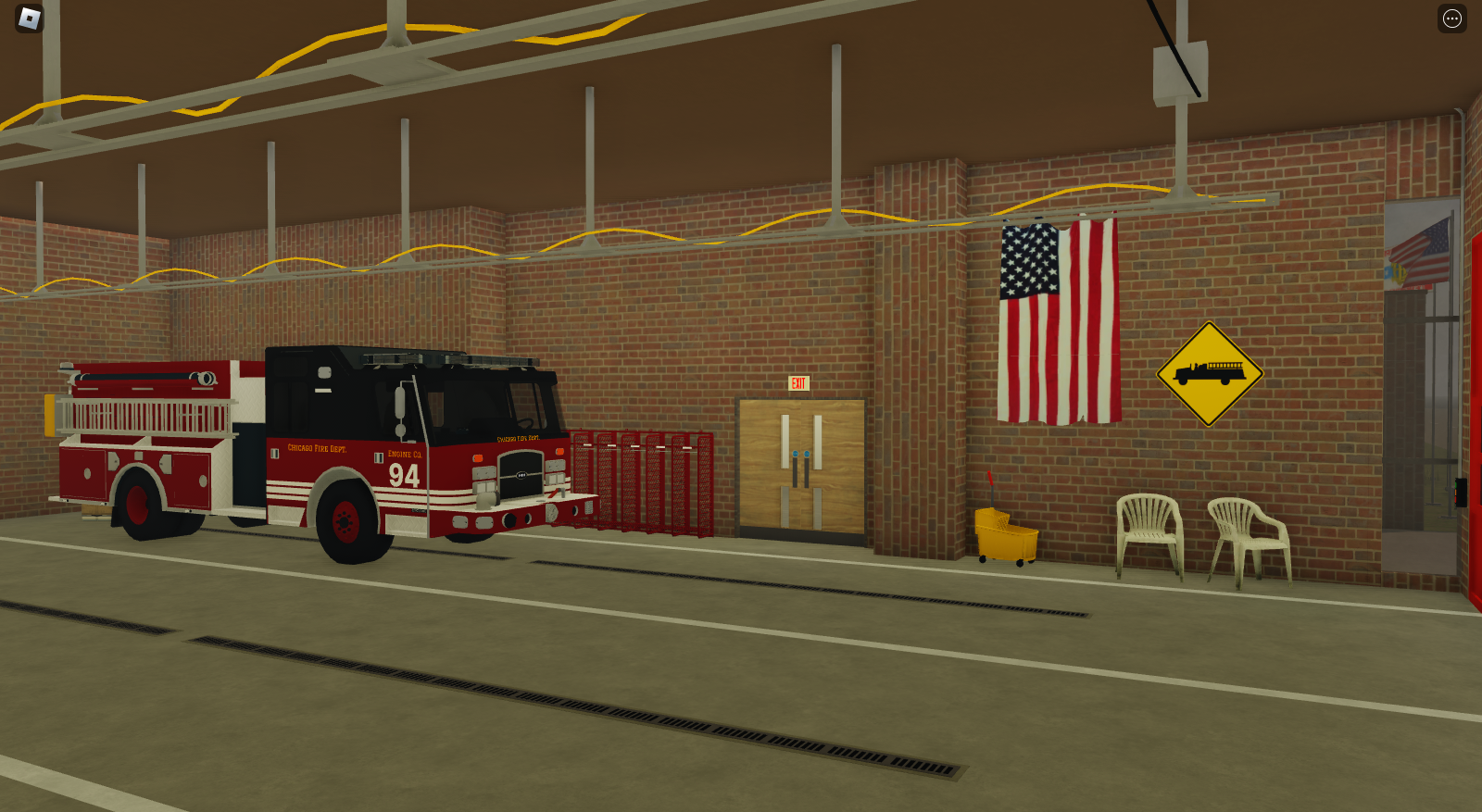Click the EXIT sign above the door

798,382
